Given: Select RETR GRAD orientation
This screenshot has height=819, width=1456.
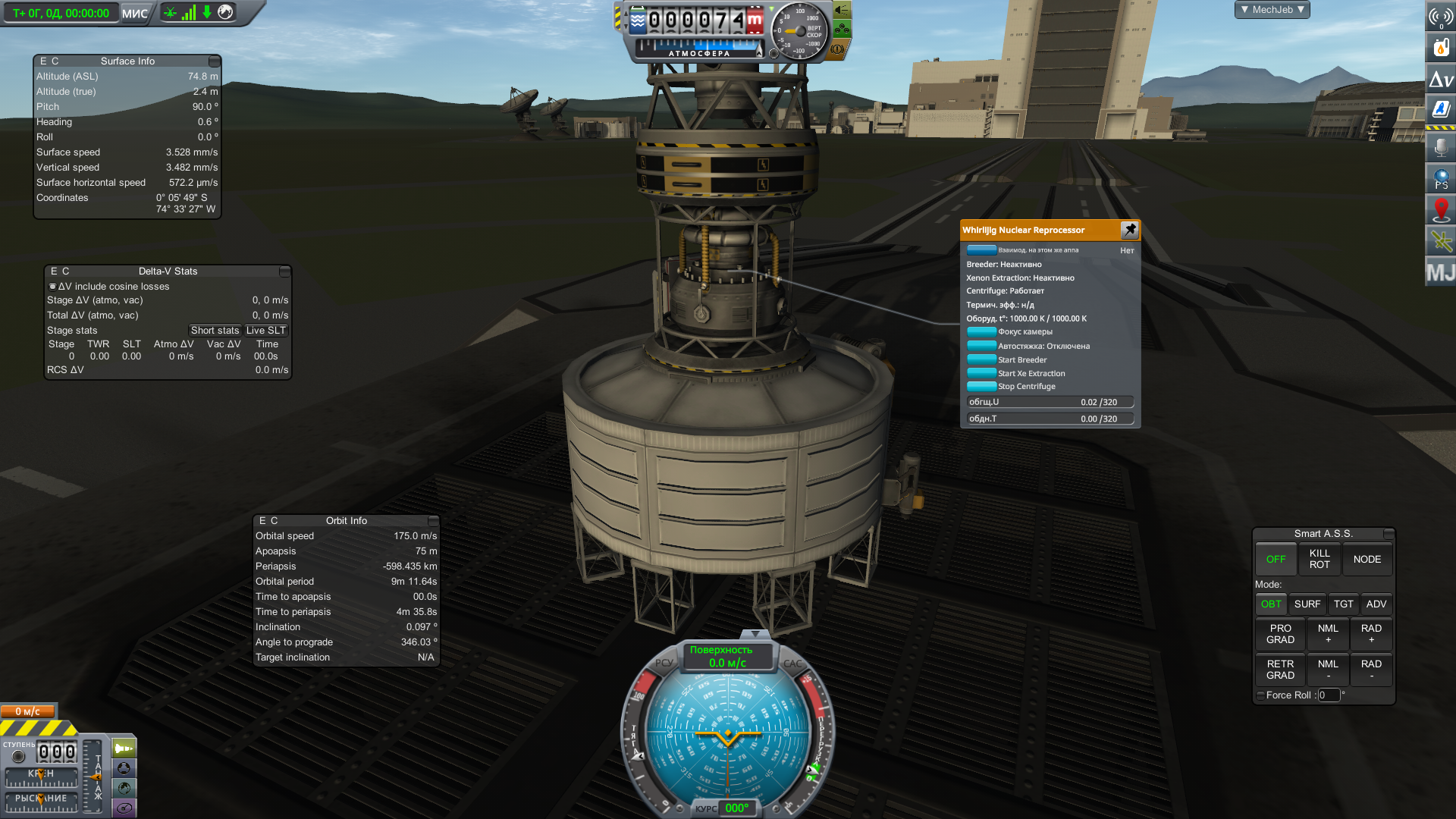Looking at the screenshot, I should [x=1280, y=670].
